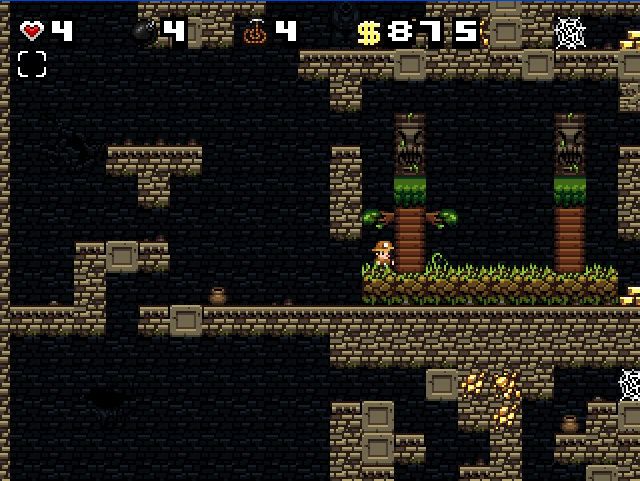Click the red heart life icon
Screen dimensions: 640x481
point(32,31)
